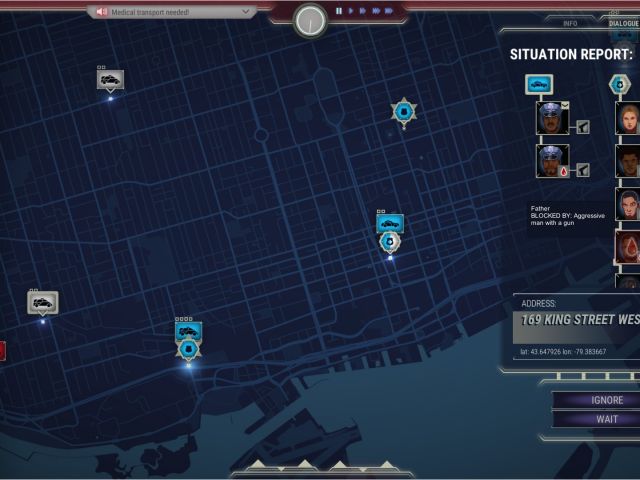Switch to the INFO tab
640x480 pixels.
(570, 22)
